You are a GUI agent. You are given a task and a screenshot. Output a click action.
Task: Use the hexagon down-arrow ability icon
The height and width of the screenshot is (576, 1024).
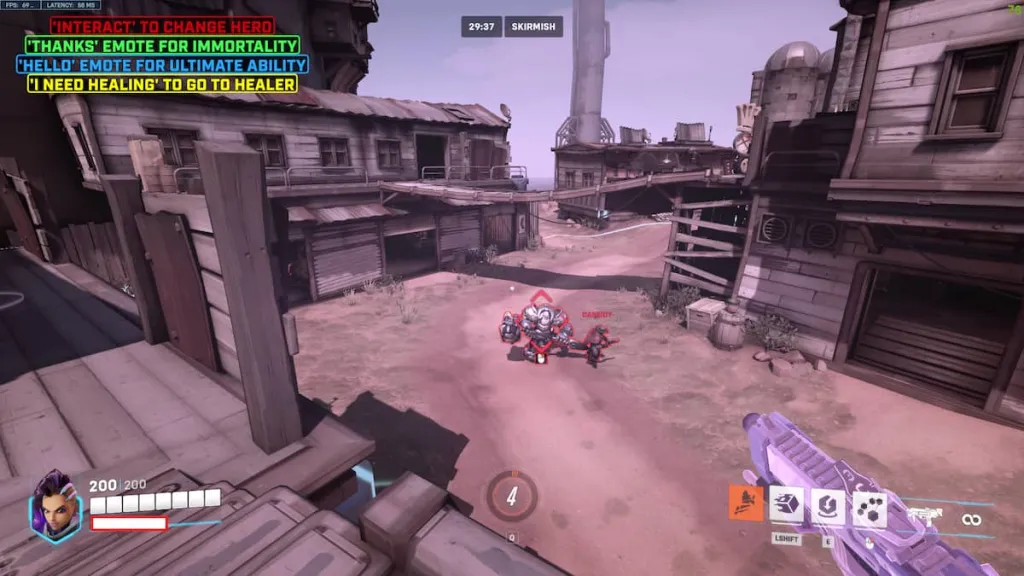pyautogui.click(x=827, y=507)
